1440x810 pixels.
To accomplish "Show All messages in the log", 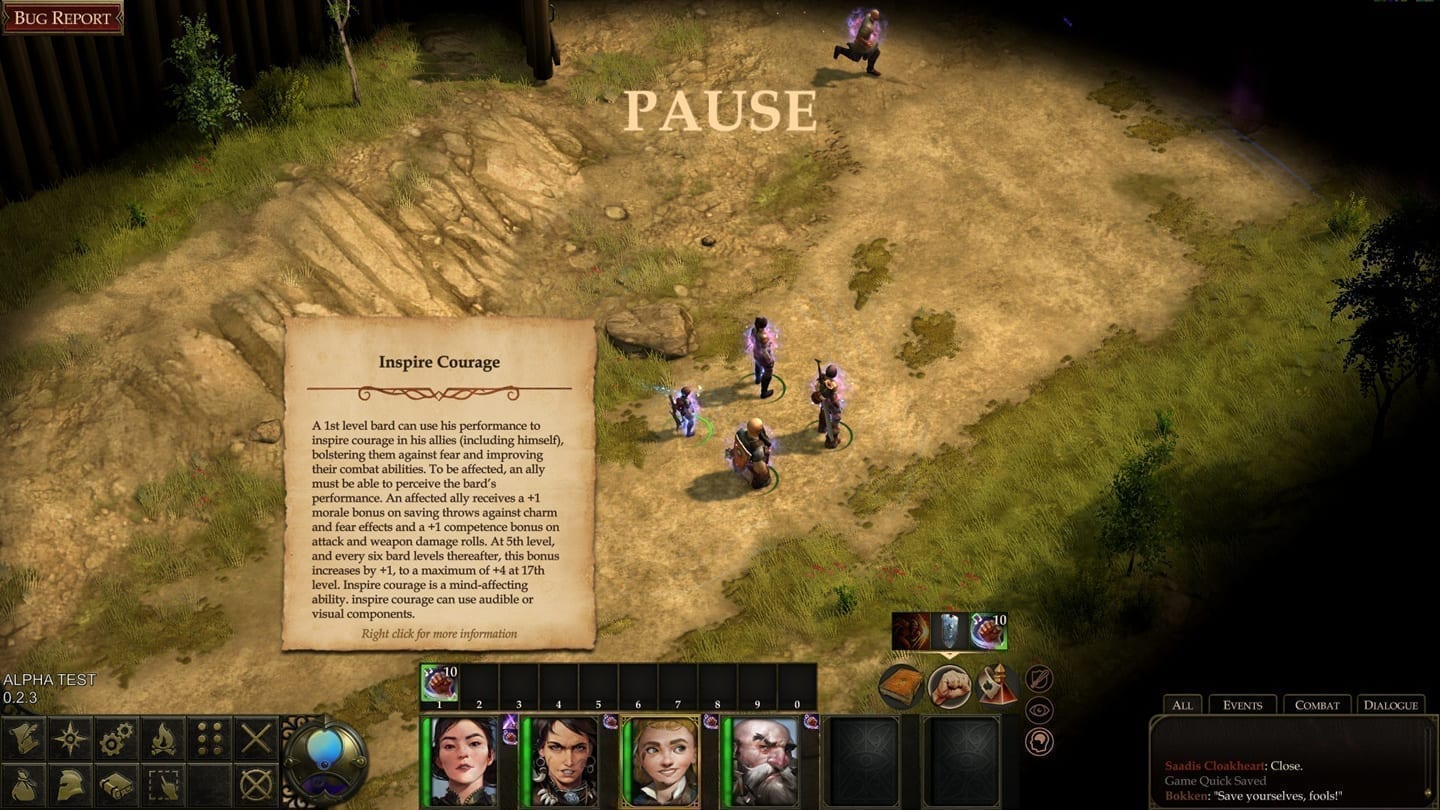I will click(x=1182, y=705).
